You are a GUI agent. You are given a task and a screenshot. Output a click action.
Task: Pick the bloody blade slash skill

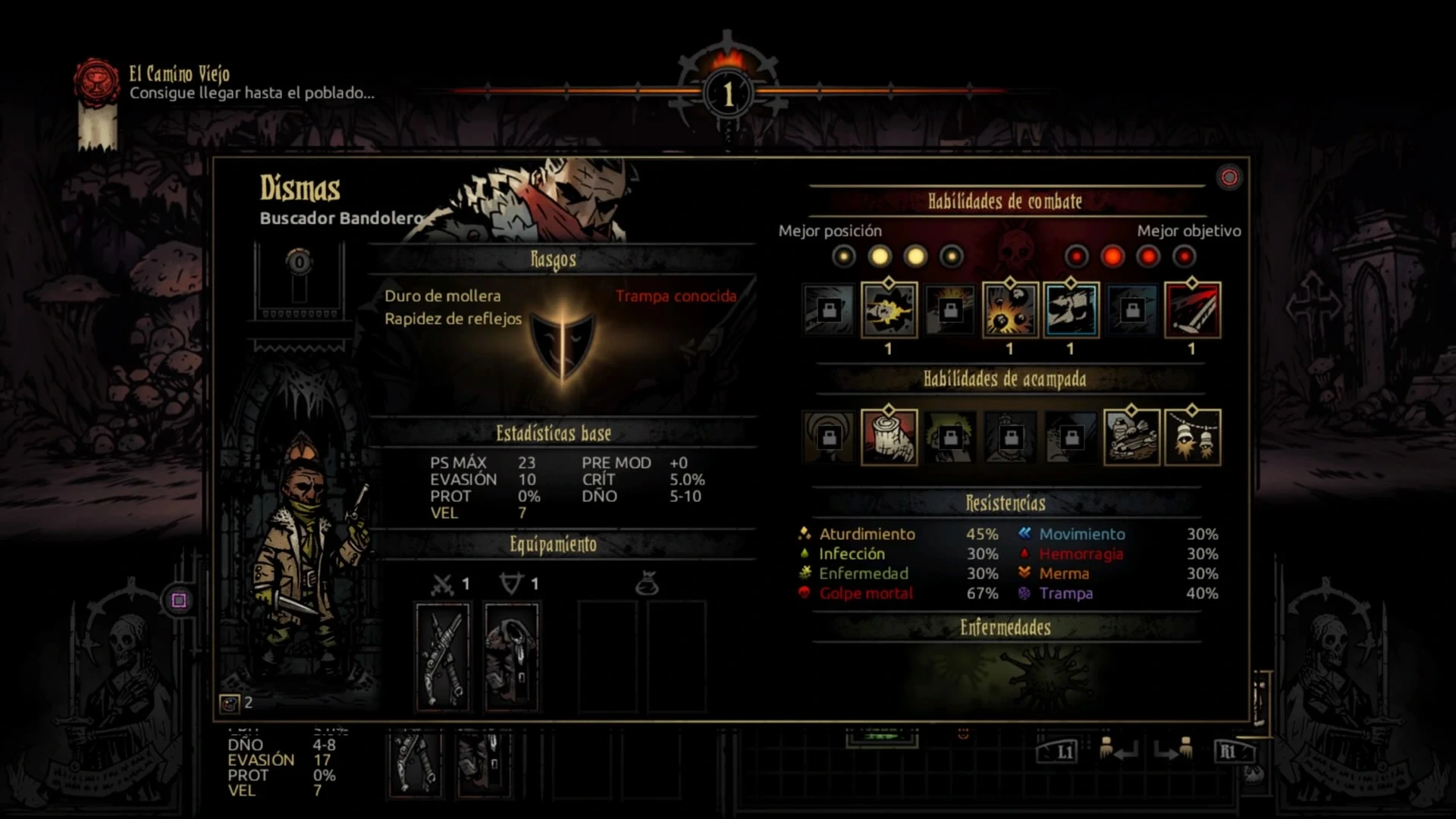click(1192, 309)
